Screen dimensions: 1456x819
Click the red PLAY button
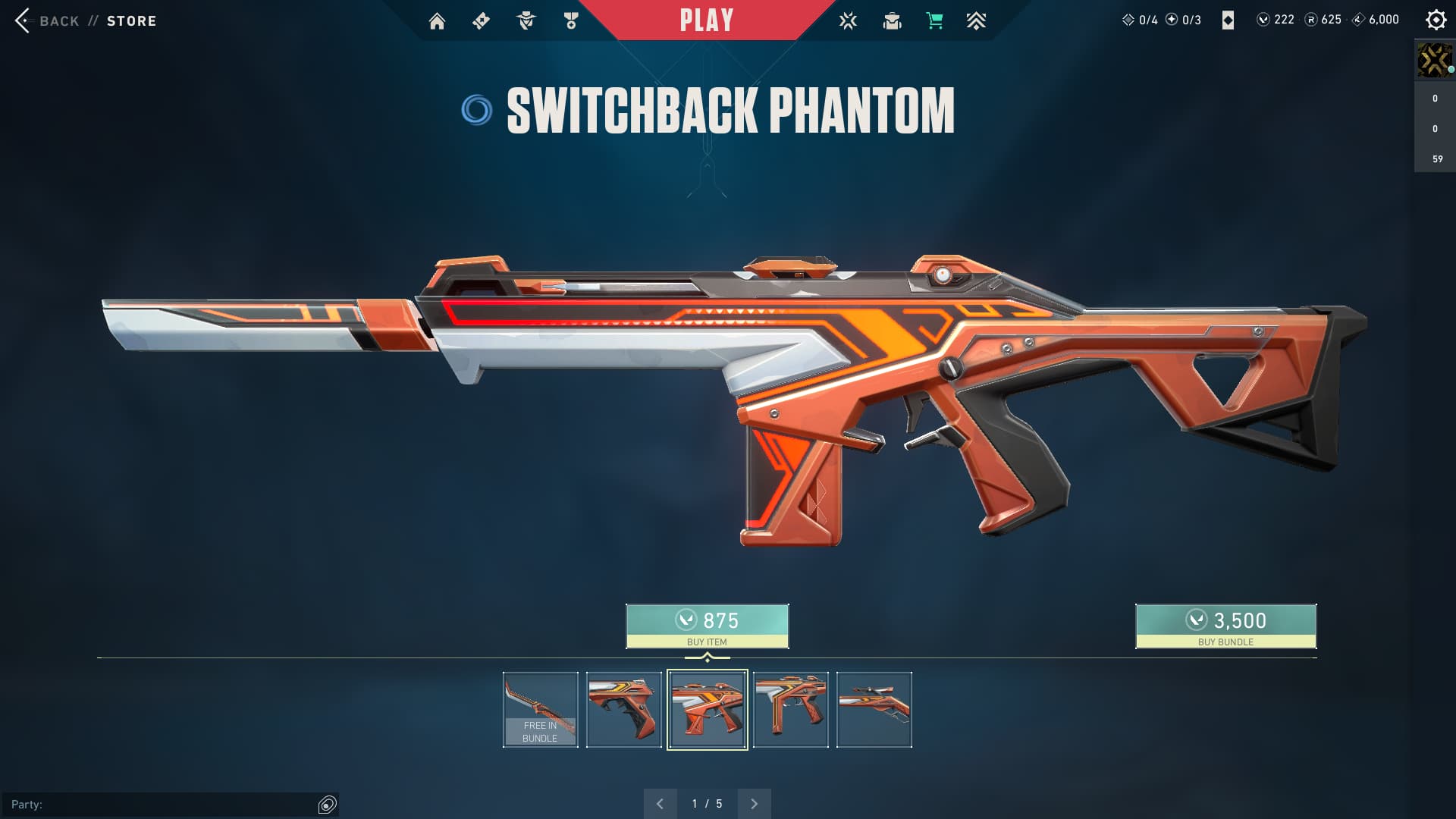tap(706, 20)
